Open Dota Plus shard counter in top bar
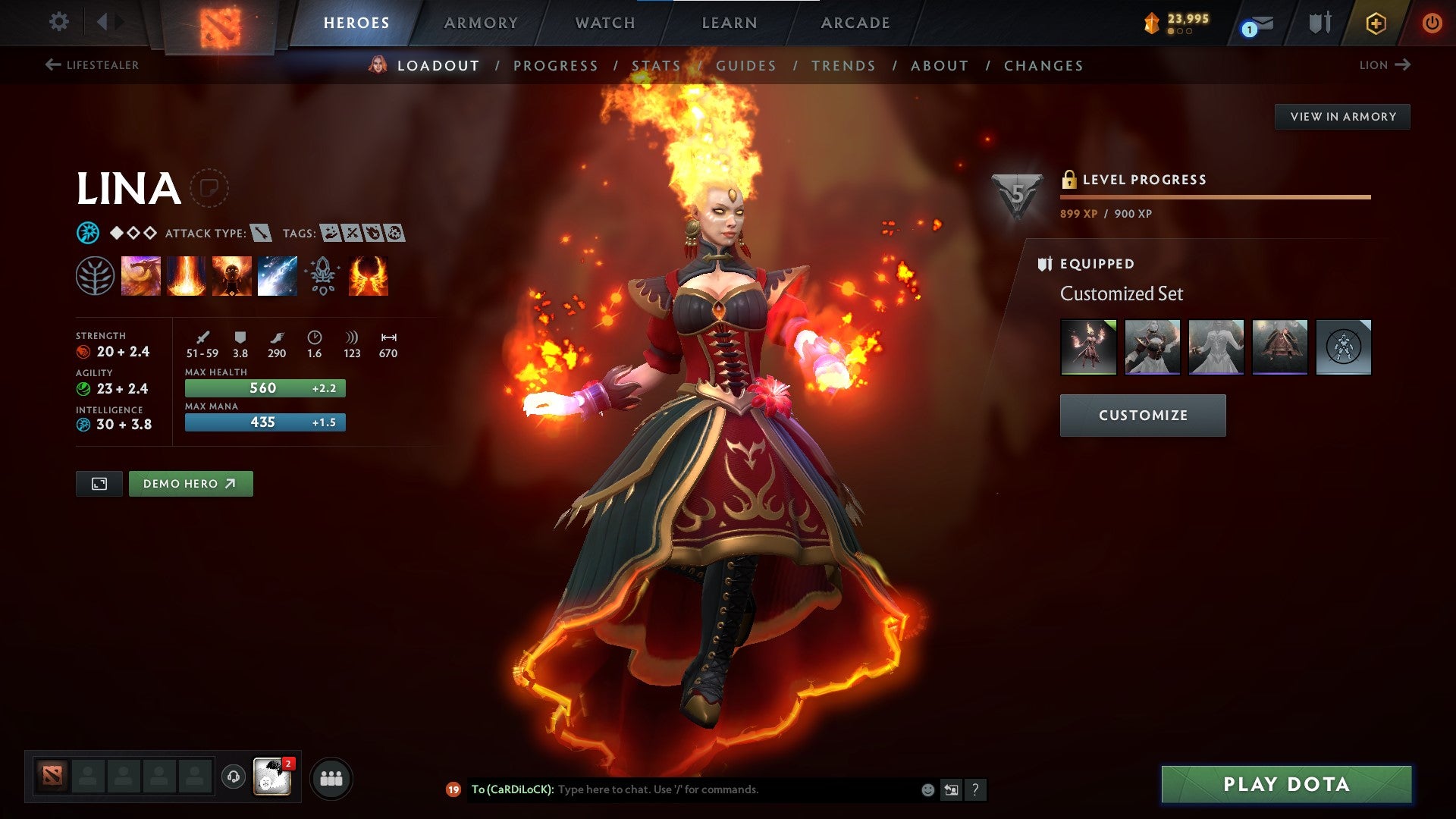Viewport: 1456px width, 819px height. click(x=1170, y=20)
